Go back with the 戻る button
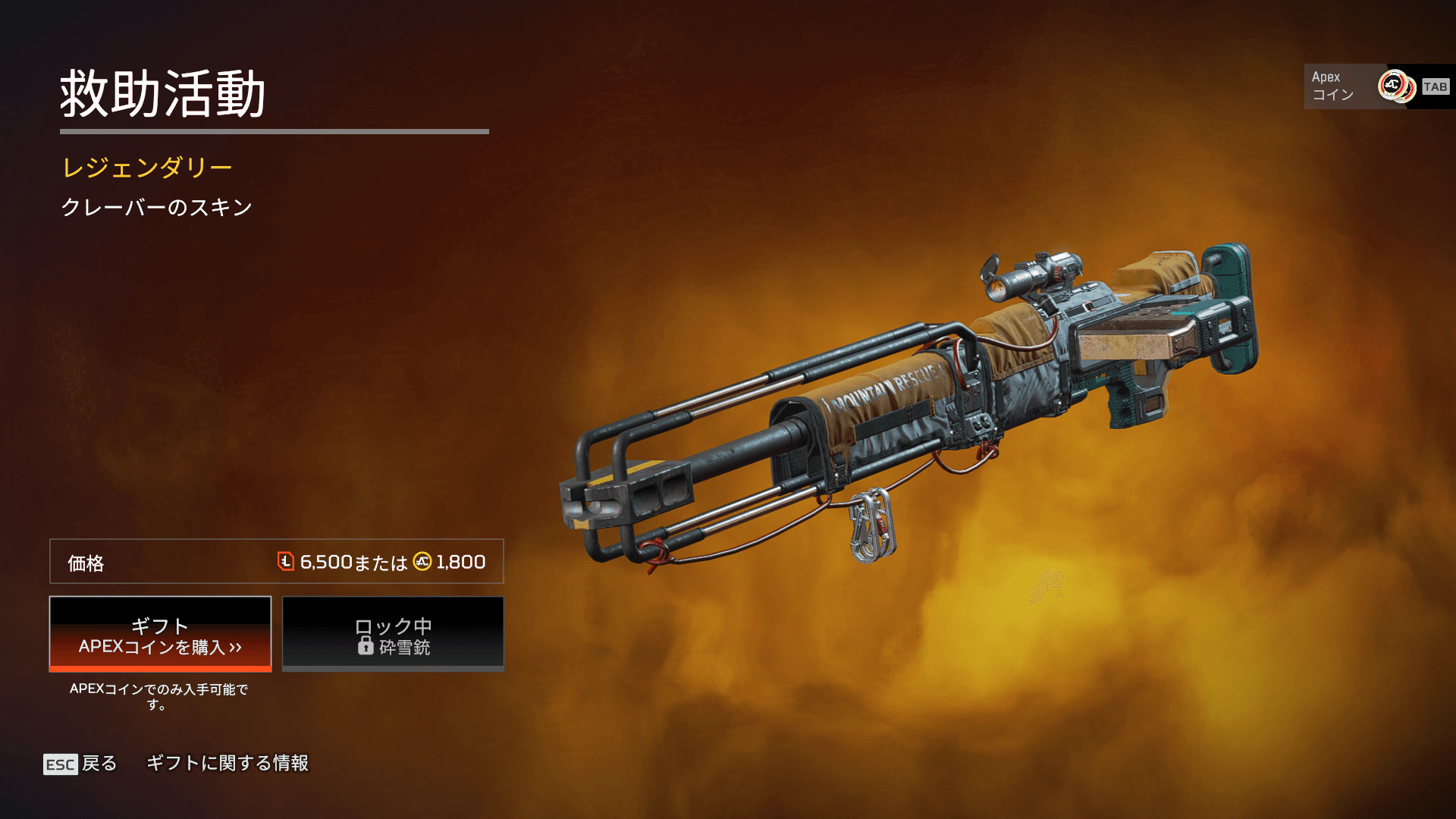The width and height of the screenshot is (1456, 819). click(81, 763)
